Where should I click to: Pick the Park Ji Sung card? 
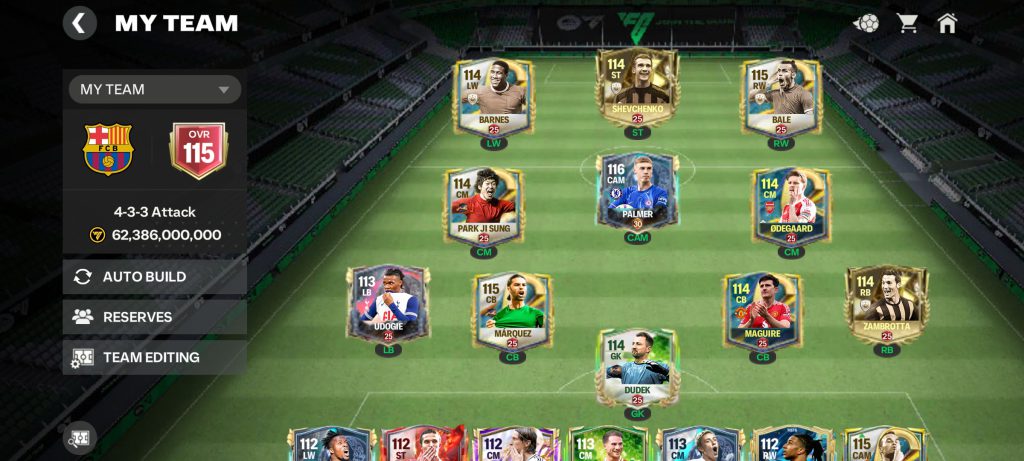[483, 207]
